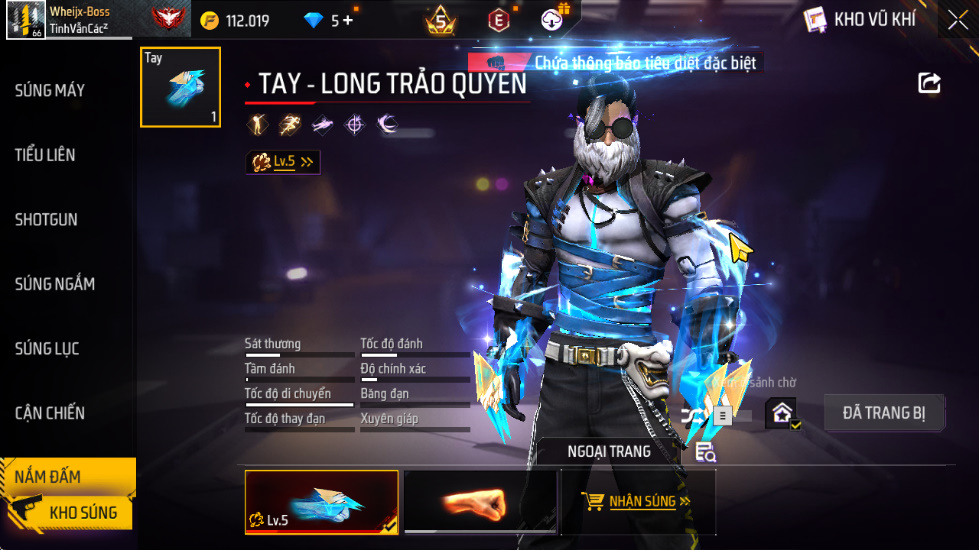The width and height of the screenshot is (979, 550).
Task: Close the weapon armory screen
Action: pyautogui.click(x=957, y=20)
